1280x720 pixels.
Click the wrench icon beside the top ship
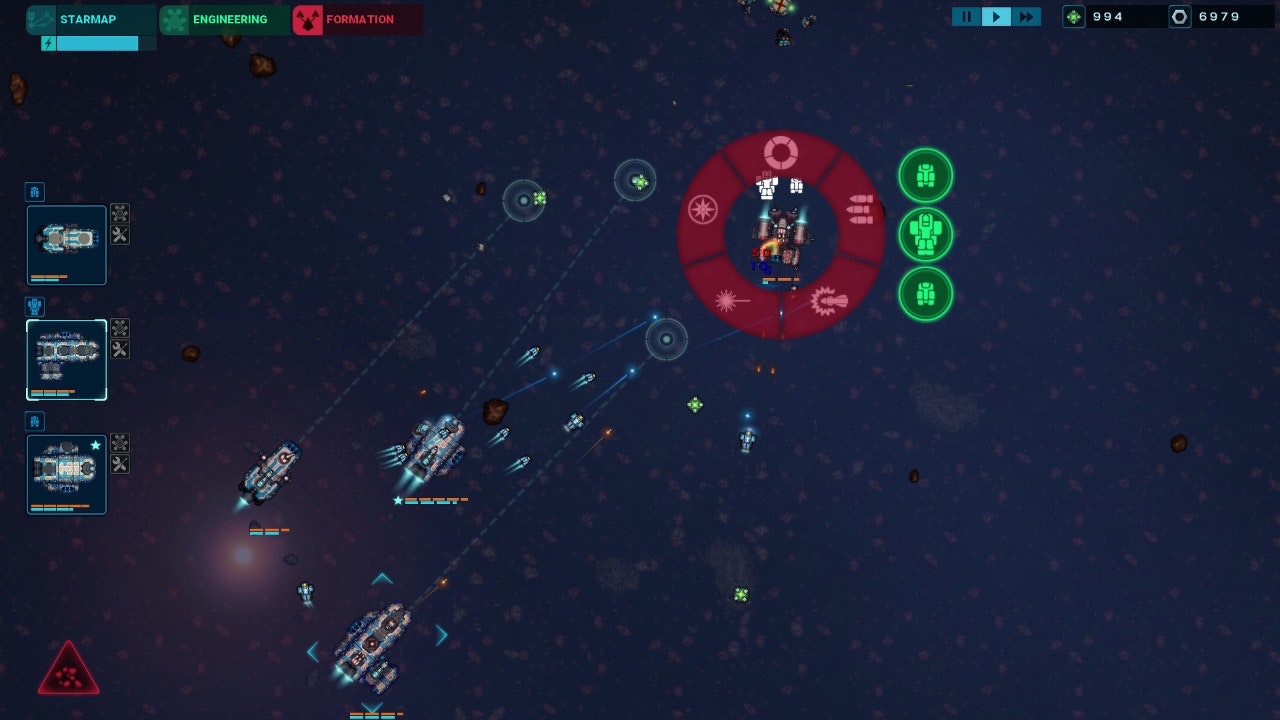click(x=120, y=236)
